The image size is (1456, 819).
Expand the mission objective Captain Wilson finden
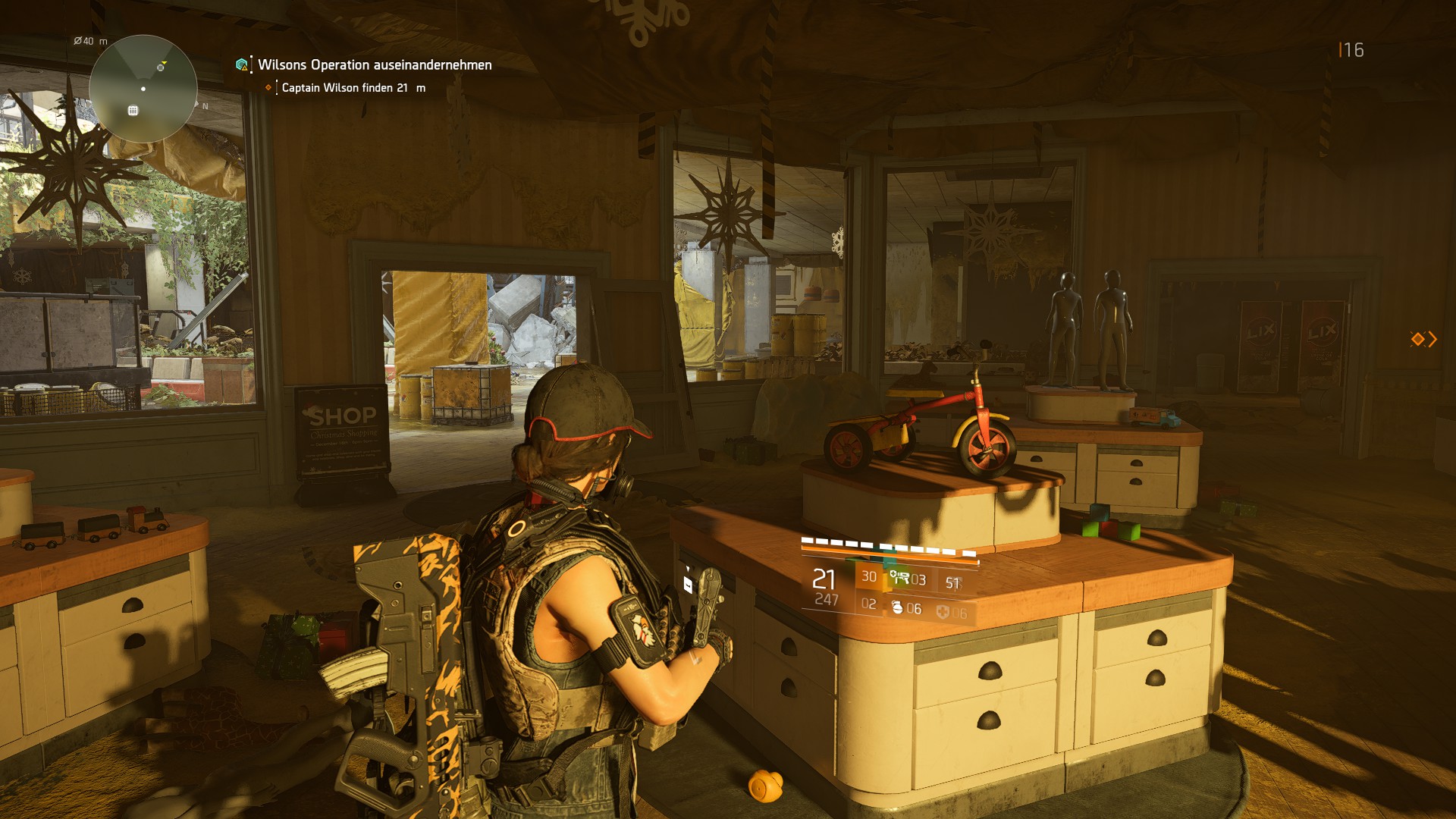[x=353, y=87]
